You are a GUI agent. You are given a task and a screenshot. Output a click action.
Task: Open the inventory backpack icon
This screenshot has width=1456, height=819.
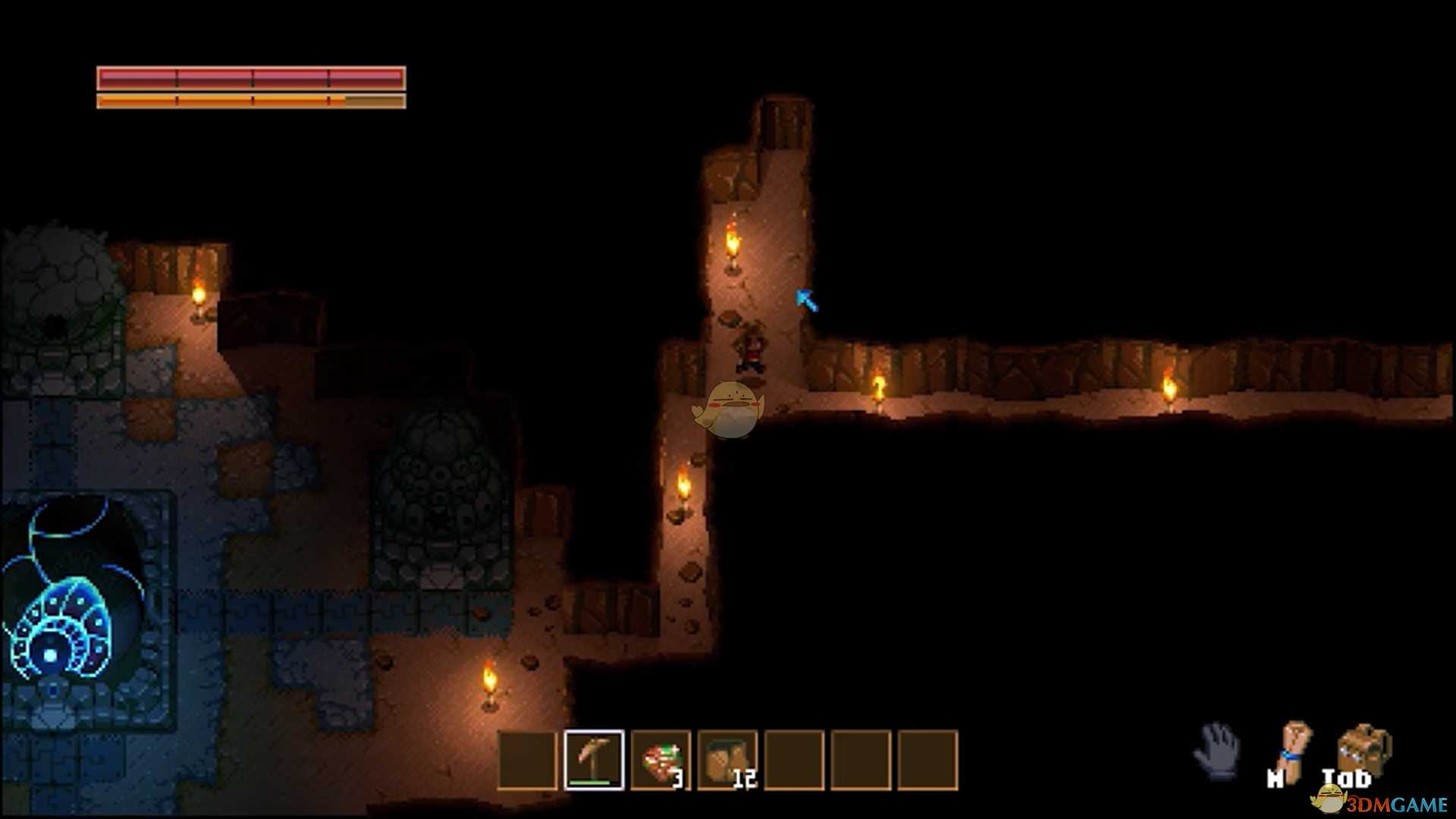pos(1363,751)
